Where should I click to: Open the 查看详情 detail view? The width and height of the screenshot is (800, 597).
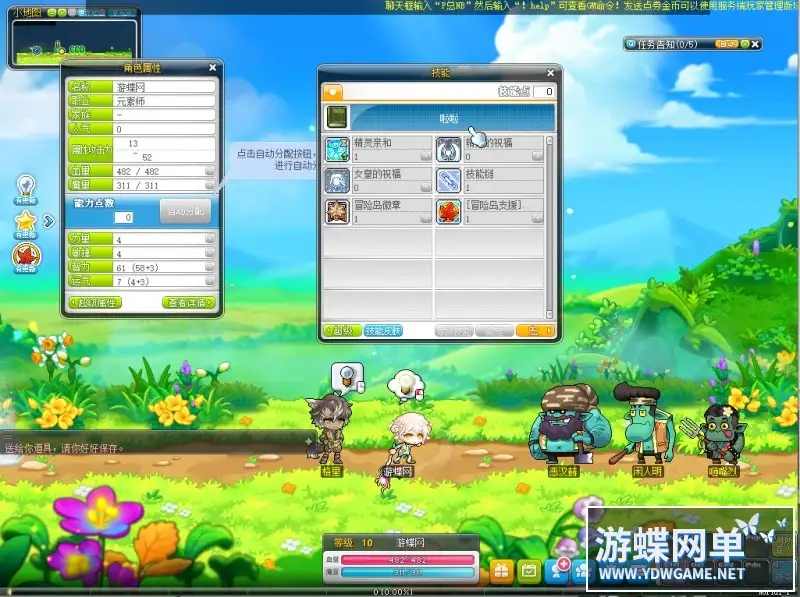[189, 302]
